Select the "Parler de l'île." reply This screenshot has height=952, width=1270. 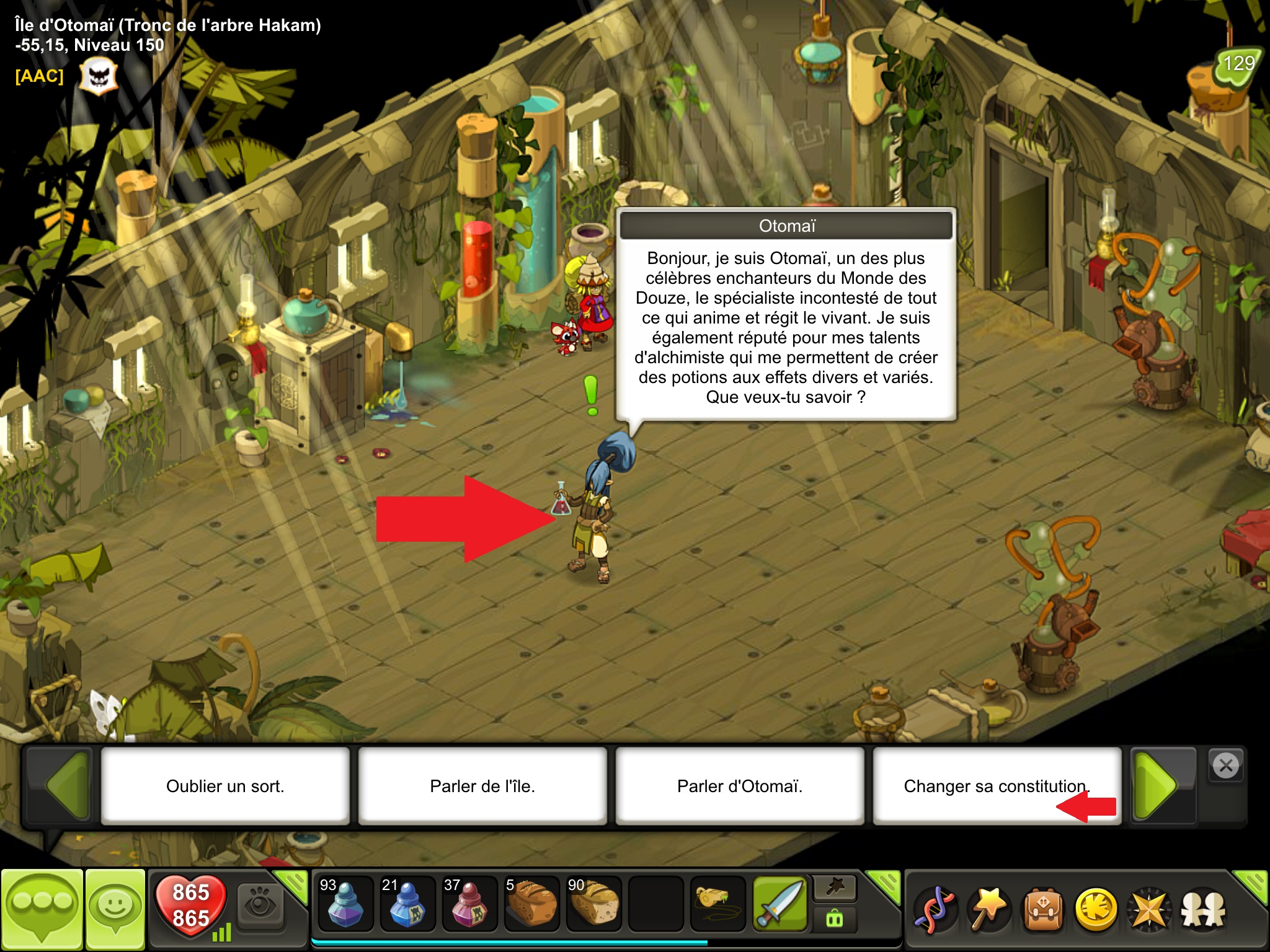(x=482, y=786)
